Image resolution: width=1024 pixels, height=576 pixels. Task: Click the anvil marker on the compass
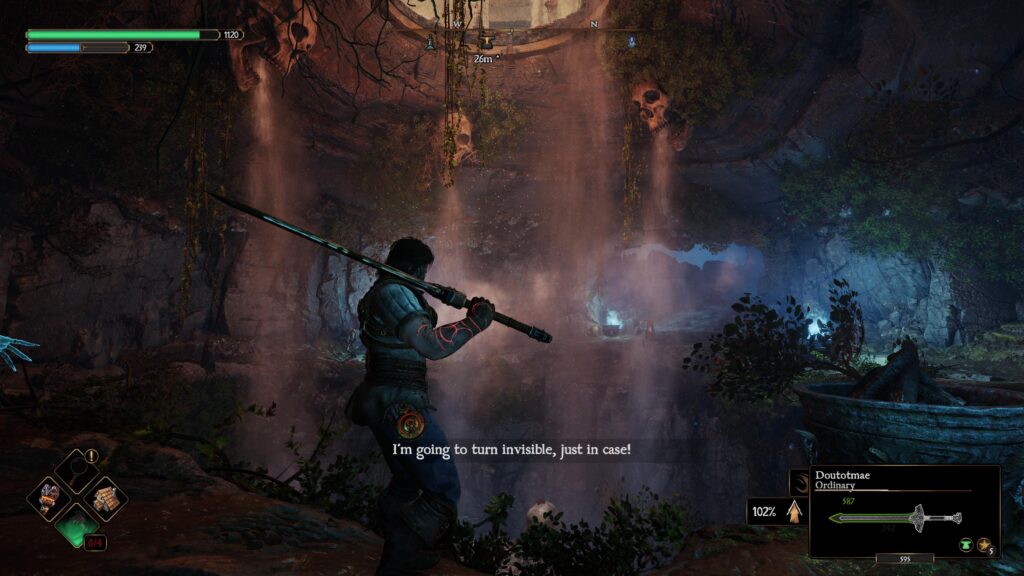[x=486, y=41]
